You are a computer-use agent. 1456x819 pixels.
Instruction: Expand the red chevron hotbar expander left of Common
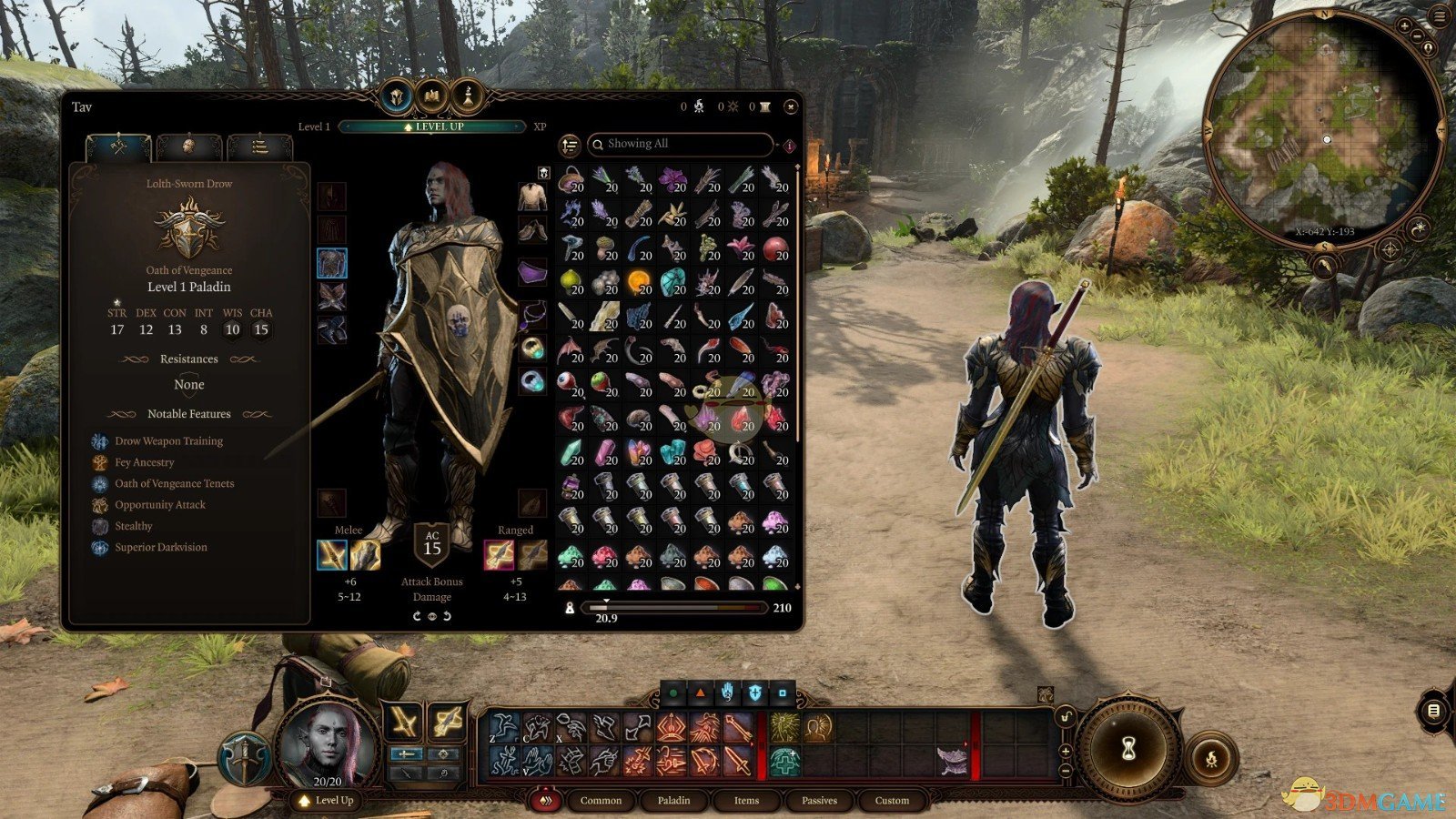tap(546, 801)
